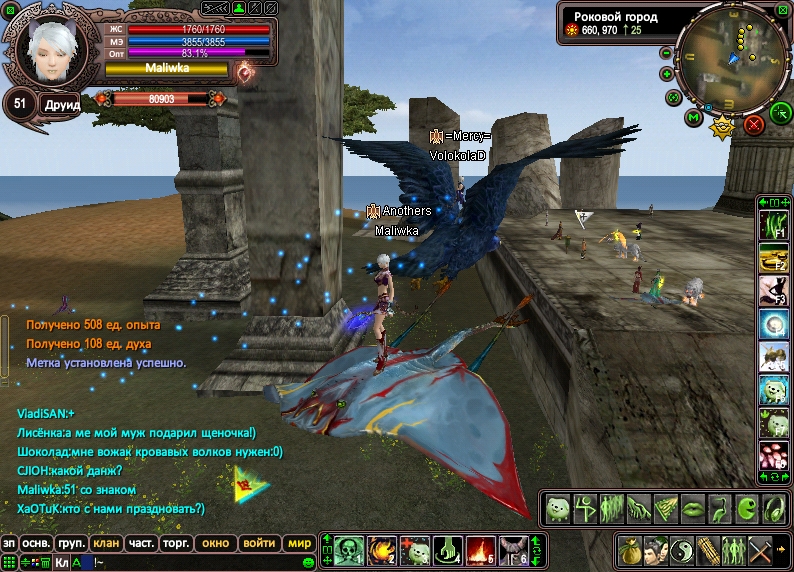Select the окно chat option
Viewport: 794px width, 572px height.
[215, 543]
